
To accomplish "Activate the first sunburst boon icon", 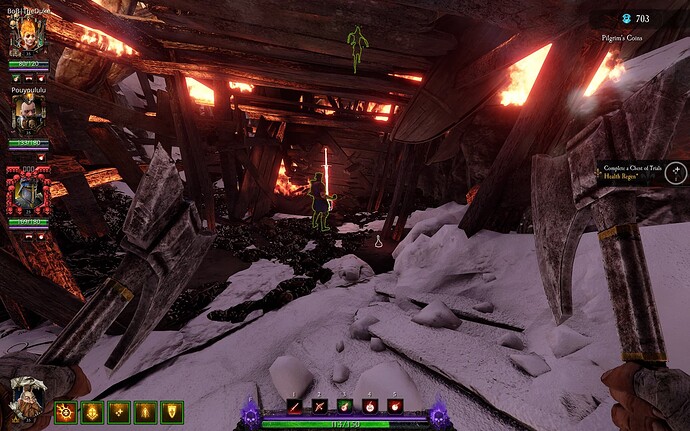I will [65, 410].
